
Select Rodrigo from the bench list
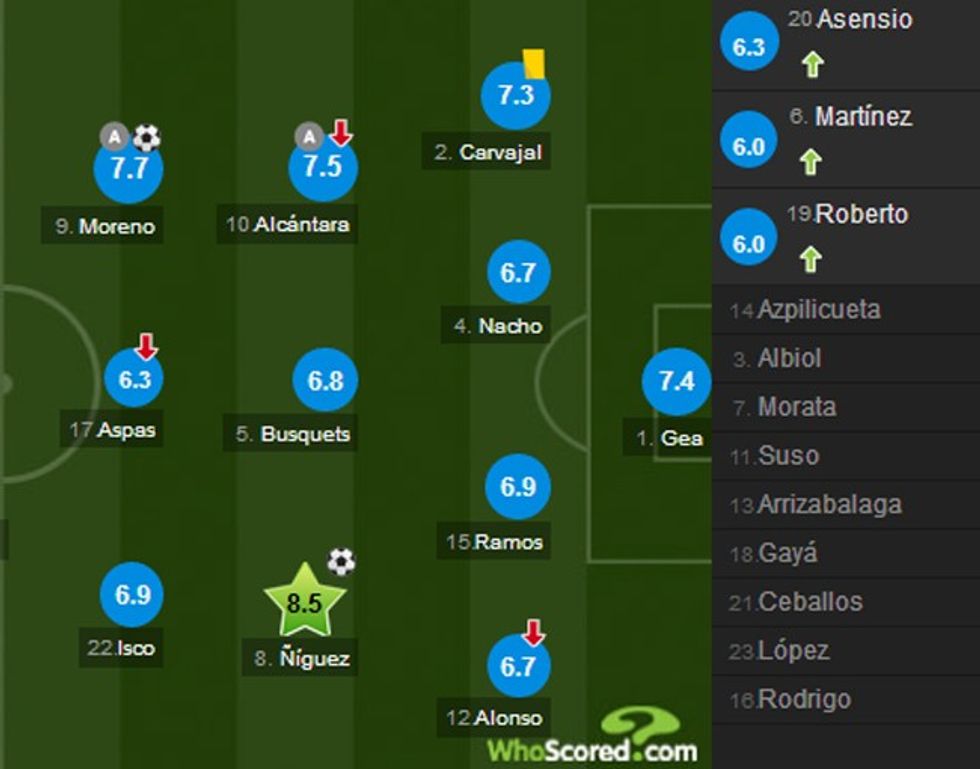pos(804,699)
